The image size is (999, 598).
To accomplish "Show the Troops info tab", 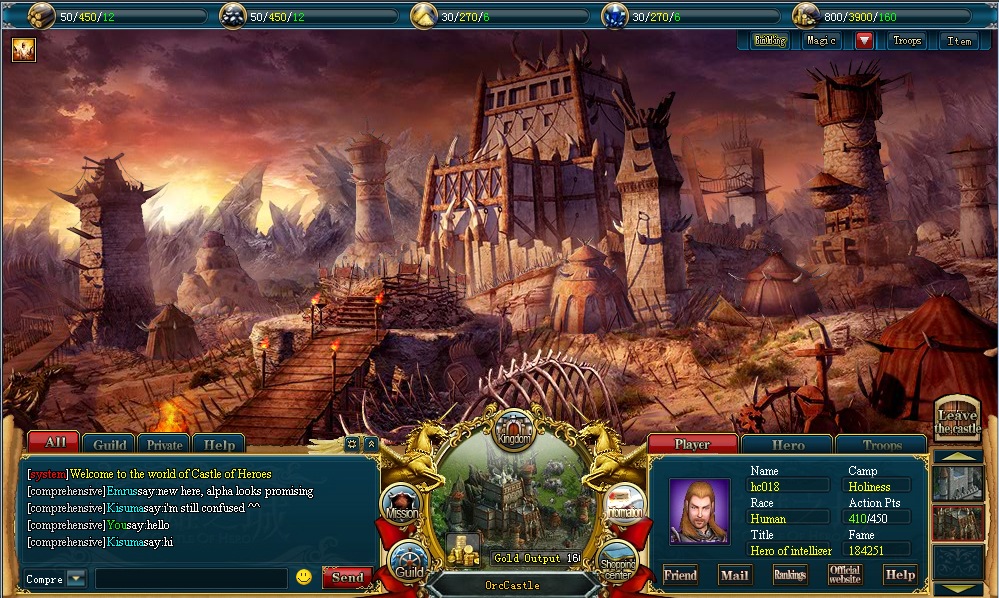I will coord(881,445).
